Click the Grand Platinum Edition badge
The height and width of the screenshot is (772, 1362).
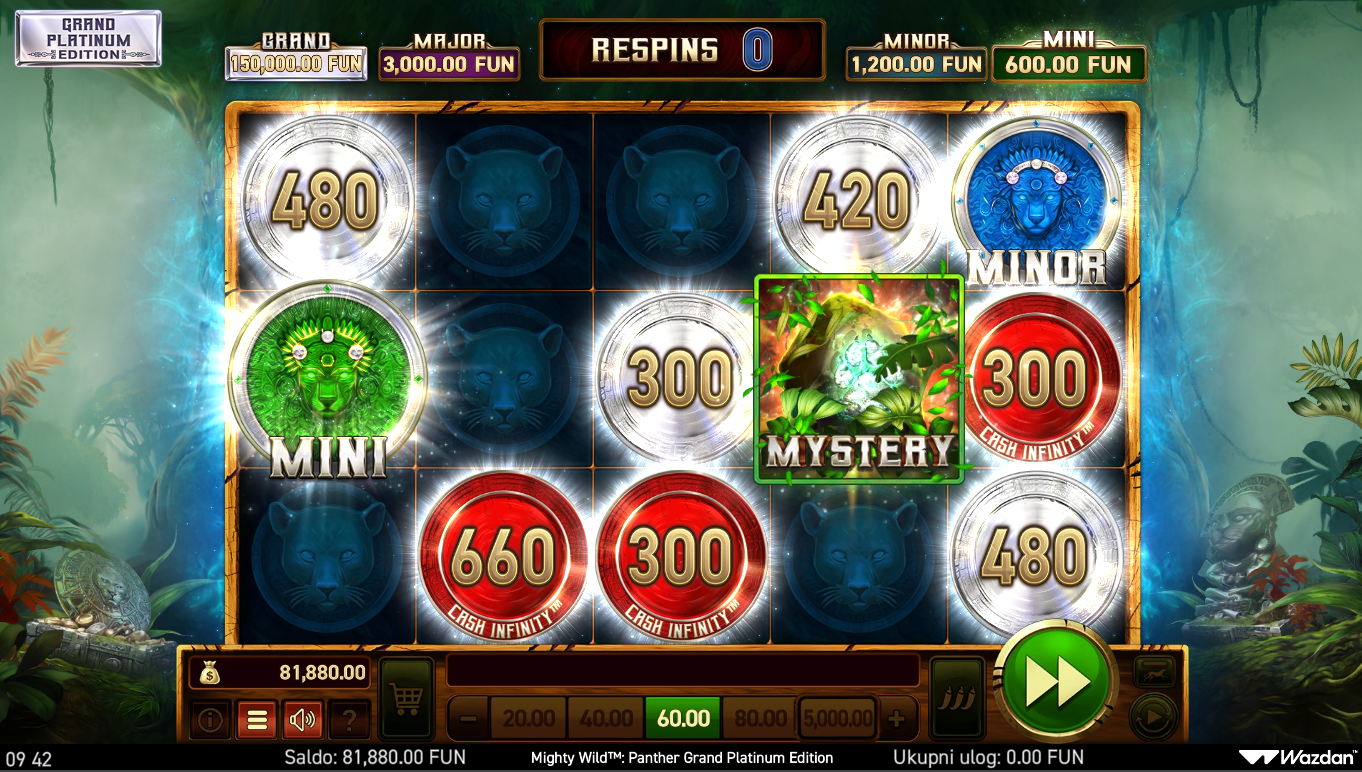coord(88,39)
